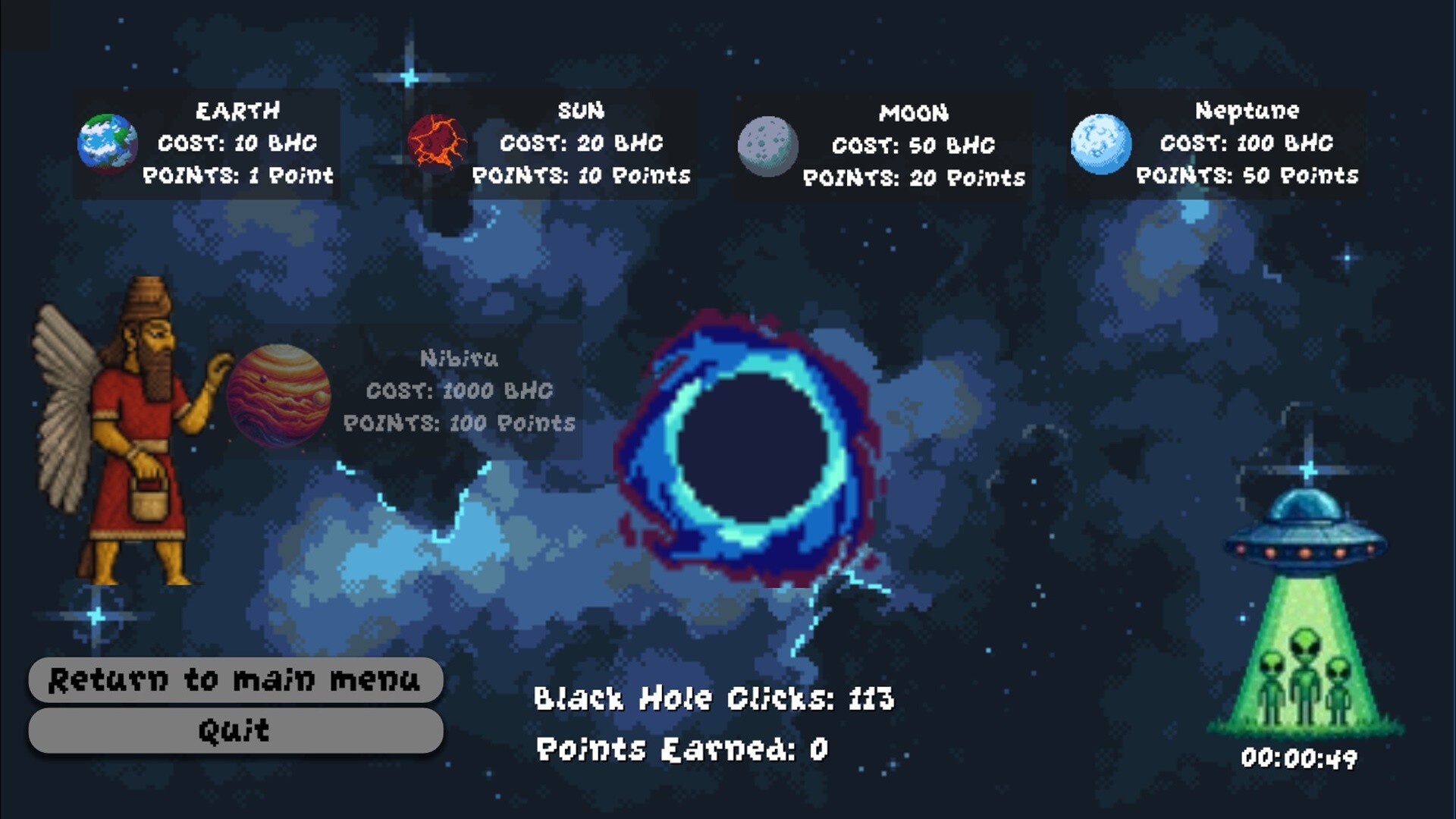Click the Moon icon costing 50 BHC
The image size is (1456, 819).
tap(768, 143)
